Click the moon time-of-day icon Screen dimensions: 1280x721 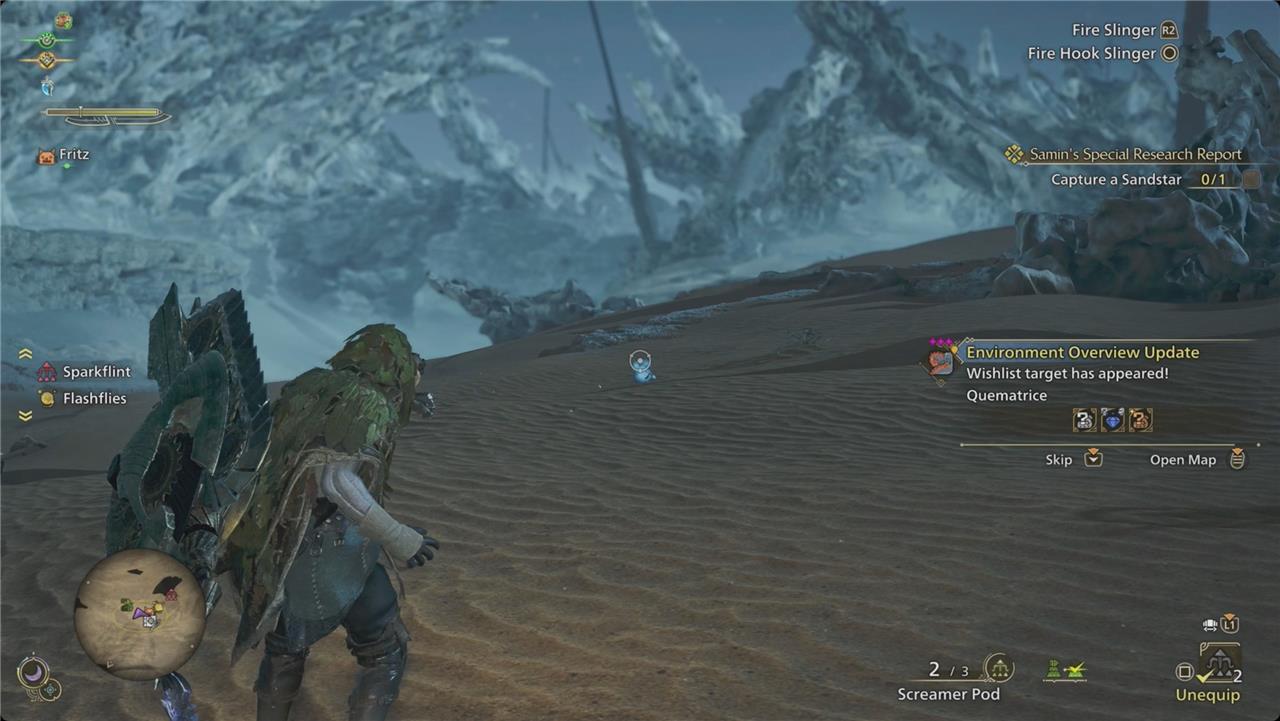click(x=33, y=674)
